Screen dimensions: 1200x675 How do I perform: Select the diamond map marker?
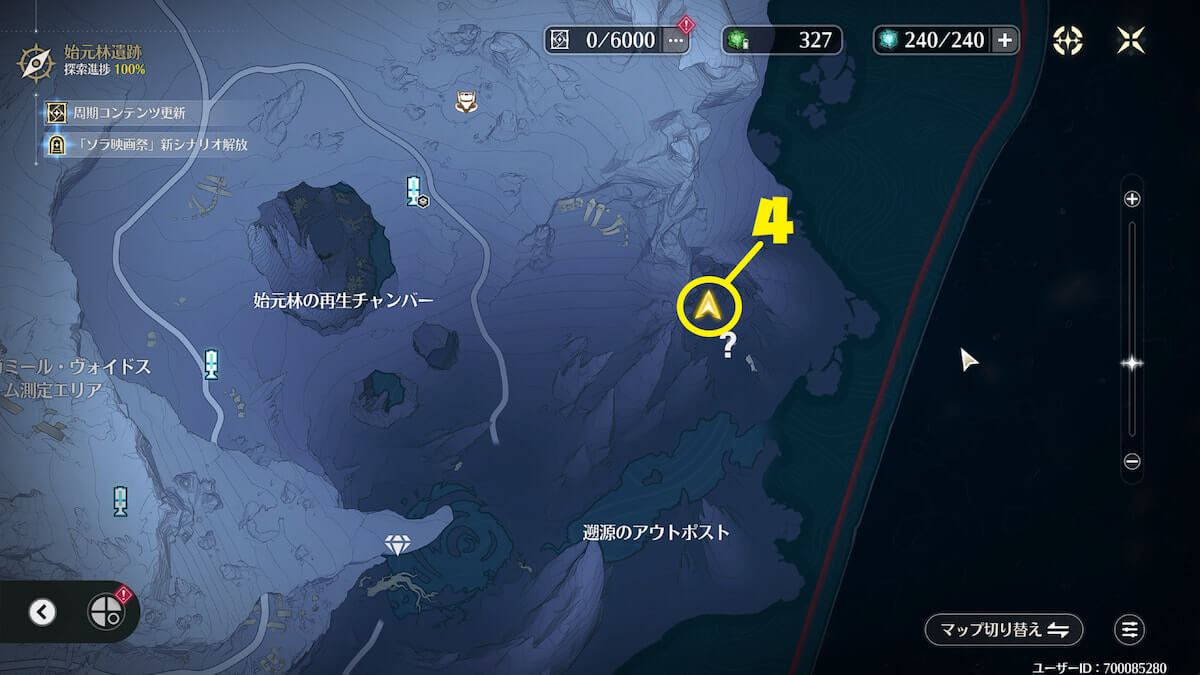point(398,545)
